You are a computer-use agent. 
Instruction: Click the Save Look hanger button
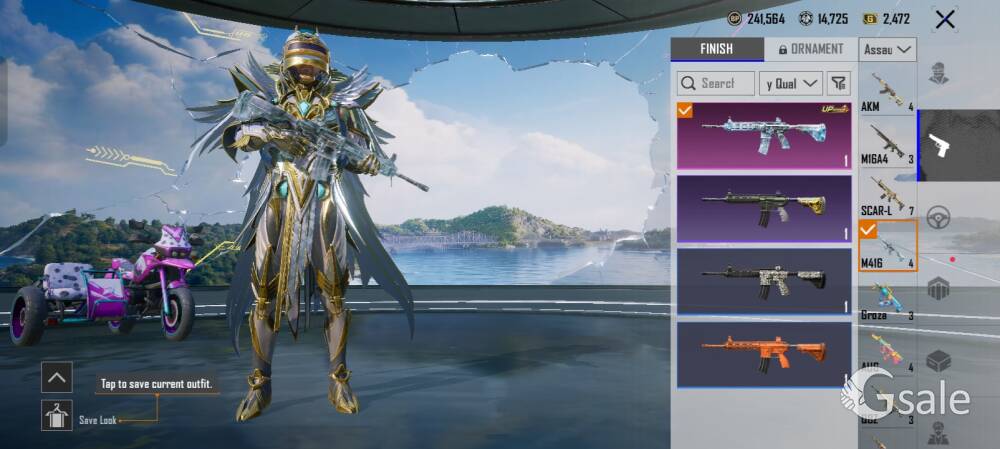point(56,415)
